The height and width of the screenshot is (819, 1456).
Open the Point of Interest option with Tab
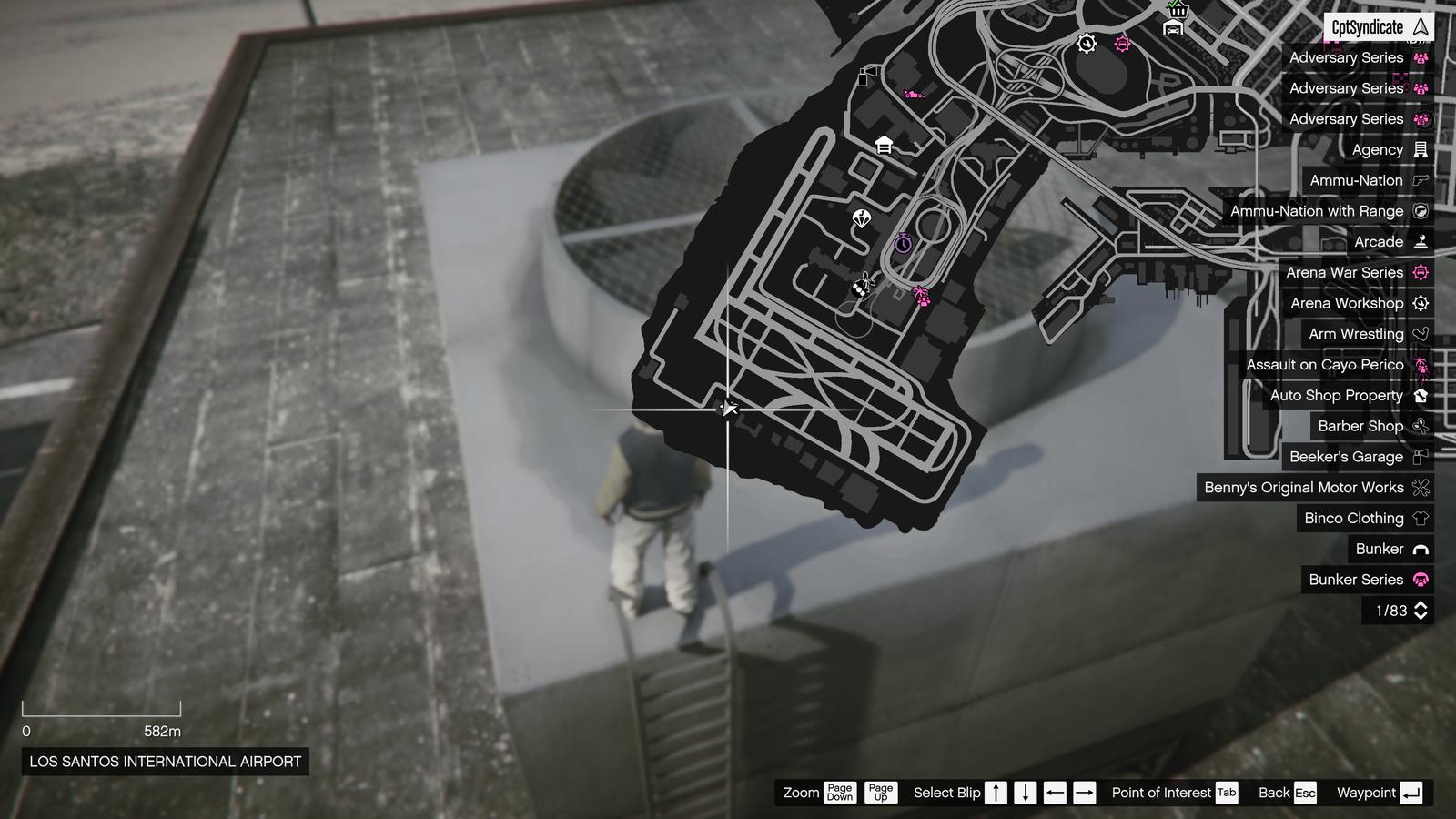pos(1227,793)
